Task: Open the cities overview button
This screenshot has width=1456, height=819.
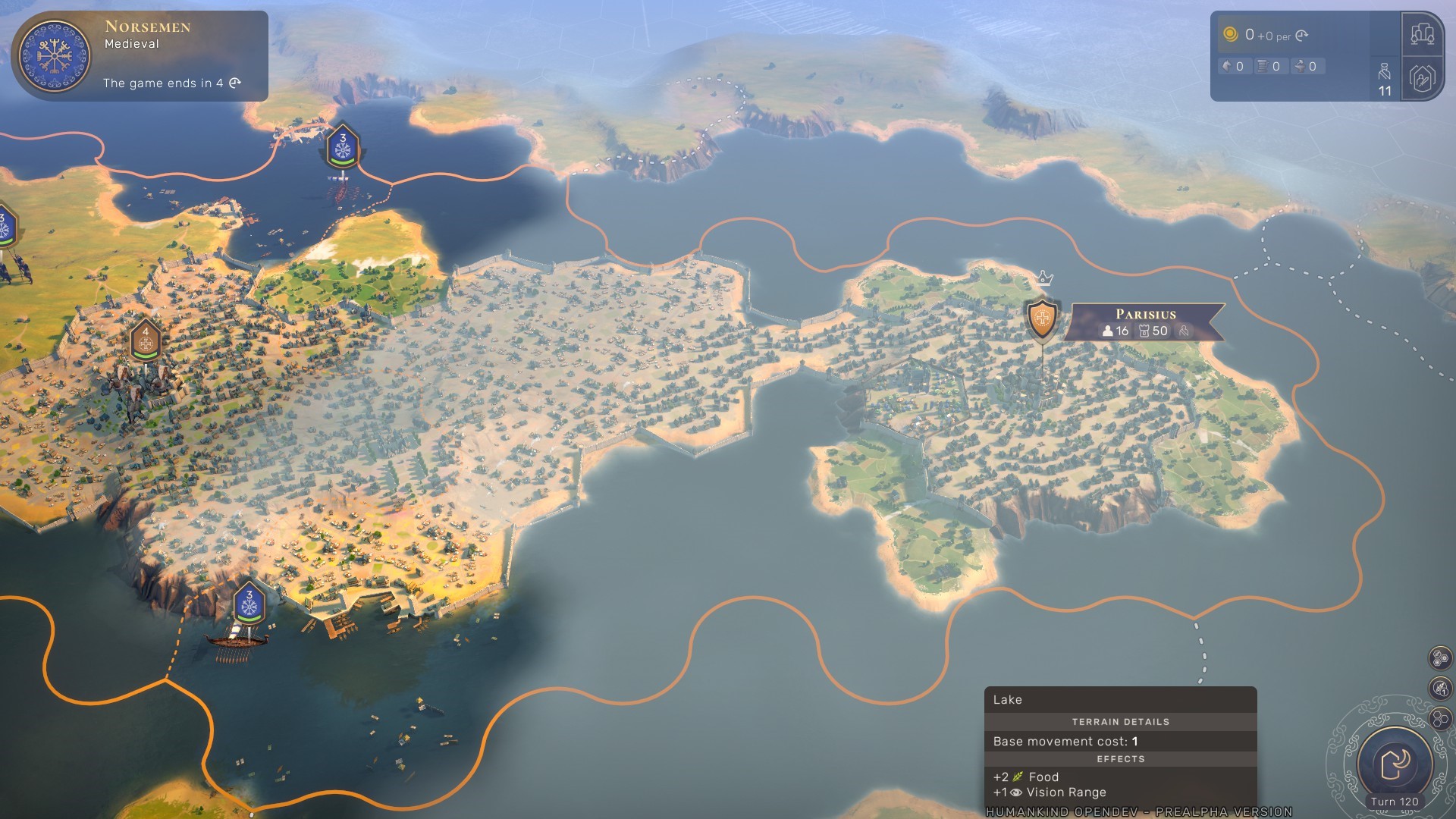Action: coord(1422,34)
